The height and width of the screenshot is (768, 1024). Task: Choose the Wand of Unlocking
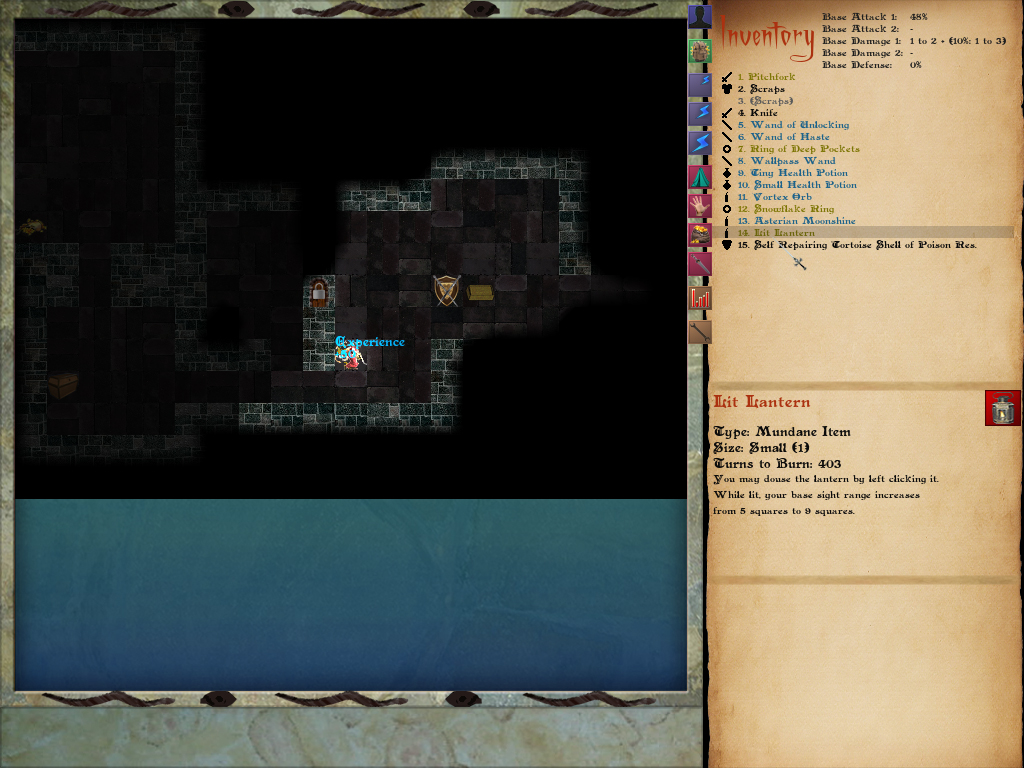coord(799,125)
